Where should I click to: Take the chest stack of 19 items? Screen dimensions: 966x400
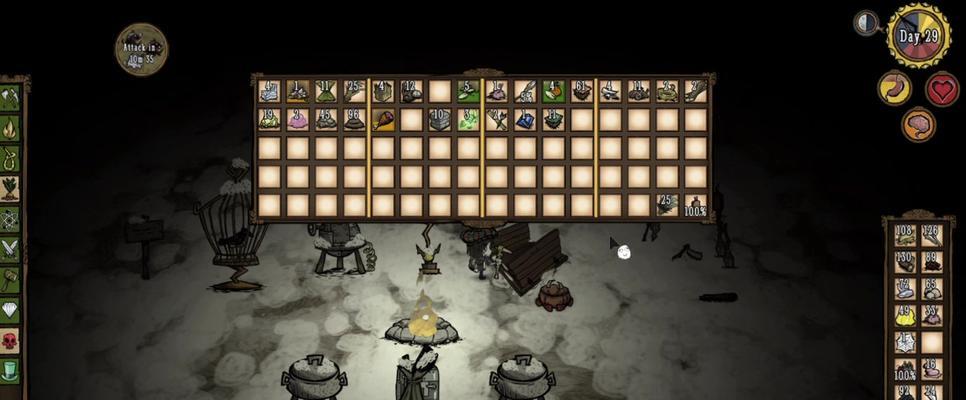pyautogui.click(x=269, y=120)
